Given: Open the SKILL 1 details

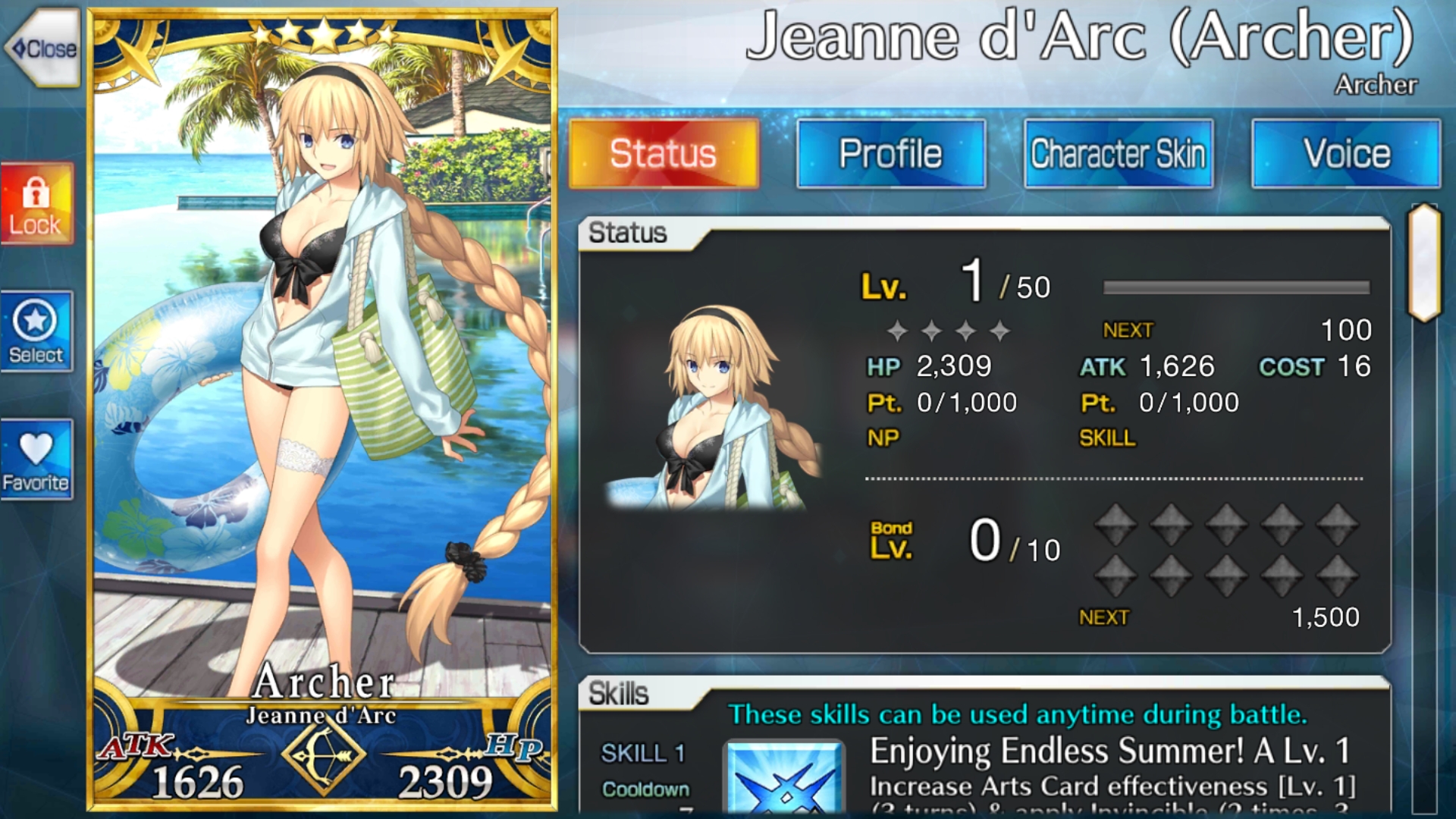Looking at the screenshot, I should [644, 753].
